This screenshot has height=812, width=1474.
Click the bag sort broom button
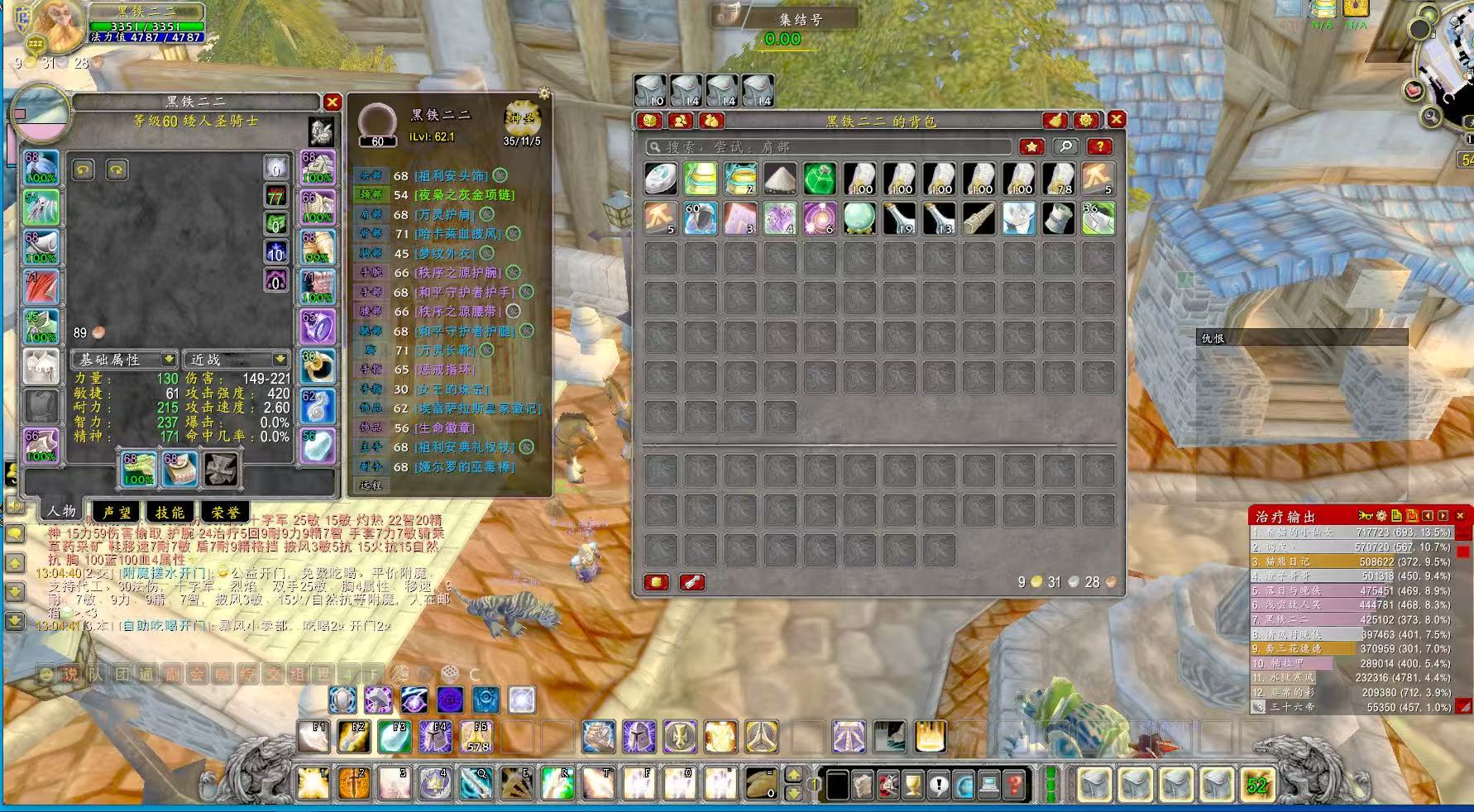pyautogui.click(x=1055, y=121)
